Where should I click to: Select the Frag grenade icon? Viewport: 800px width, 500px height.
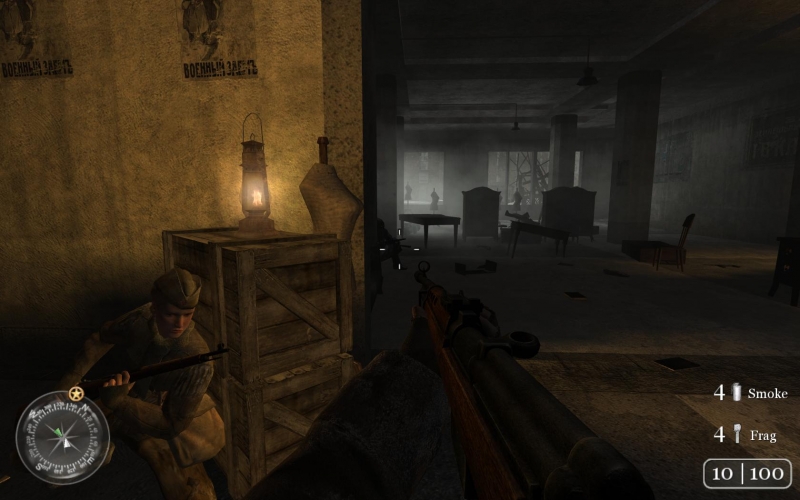[x=737, y=435]
